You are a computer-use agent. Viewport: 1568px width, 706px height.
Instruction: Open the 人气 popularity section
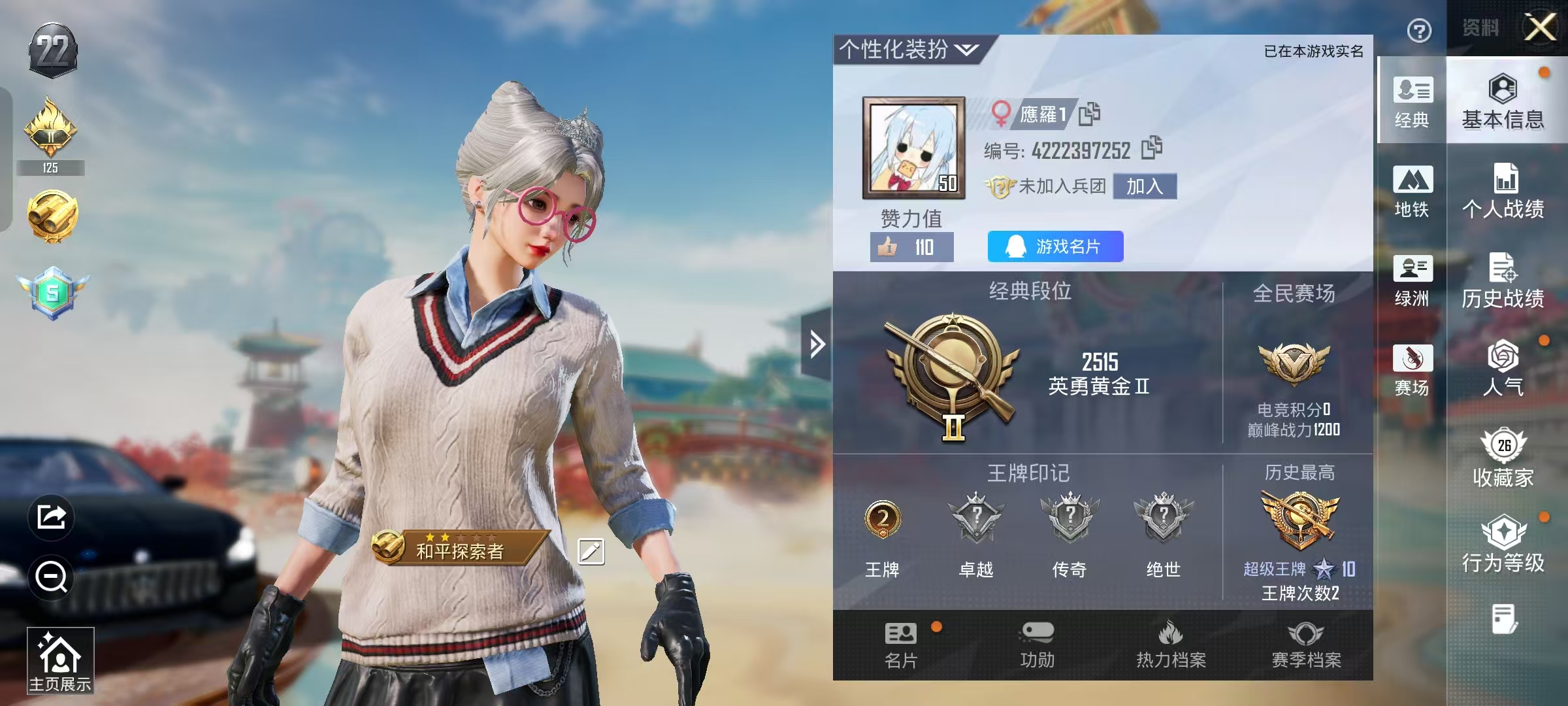click(x=1503, y=369)
